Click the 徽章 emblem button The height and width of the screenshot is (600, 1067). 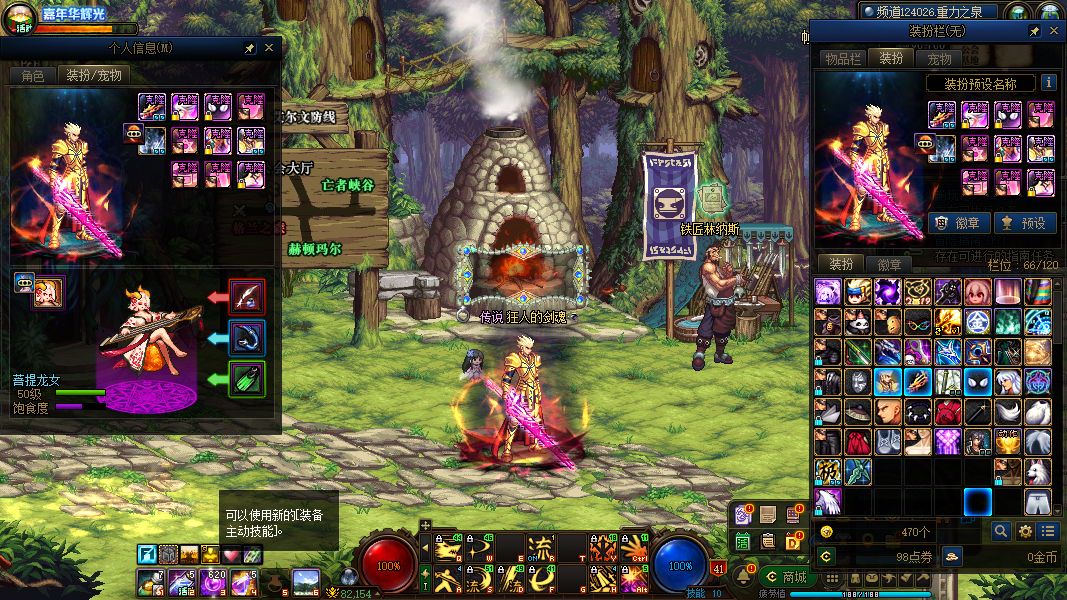click(959, 223)
